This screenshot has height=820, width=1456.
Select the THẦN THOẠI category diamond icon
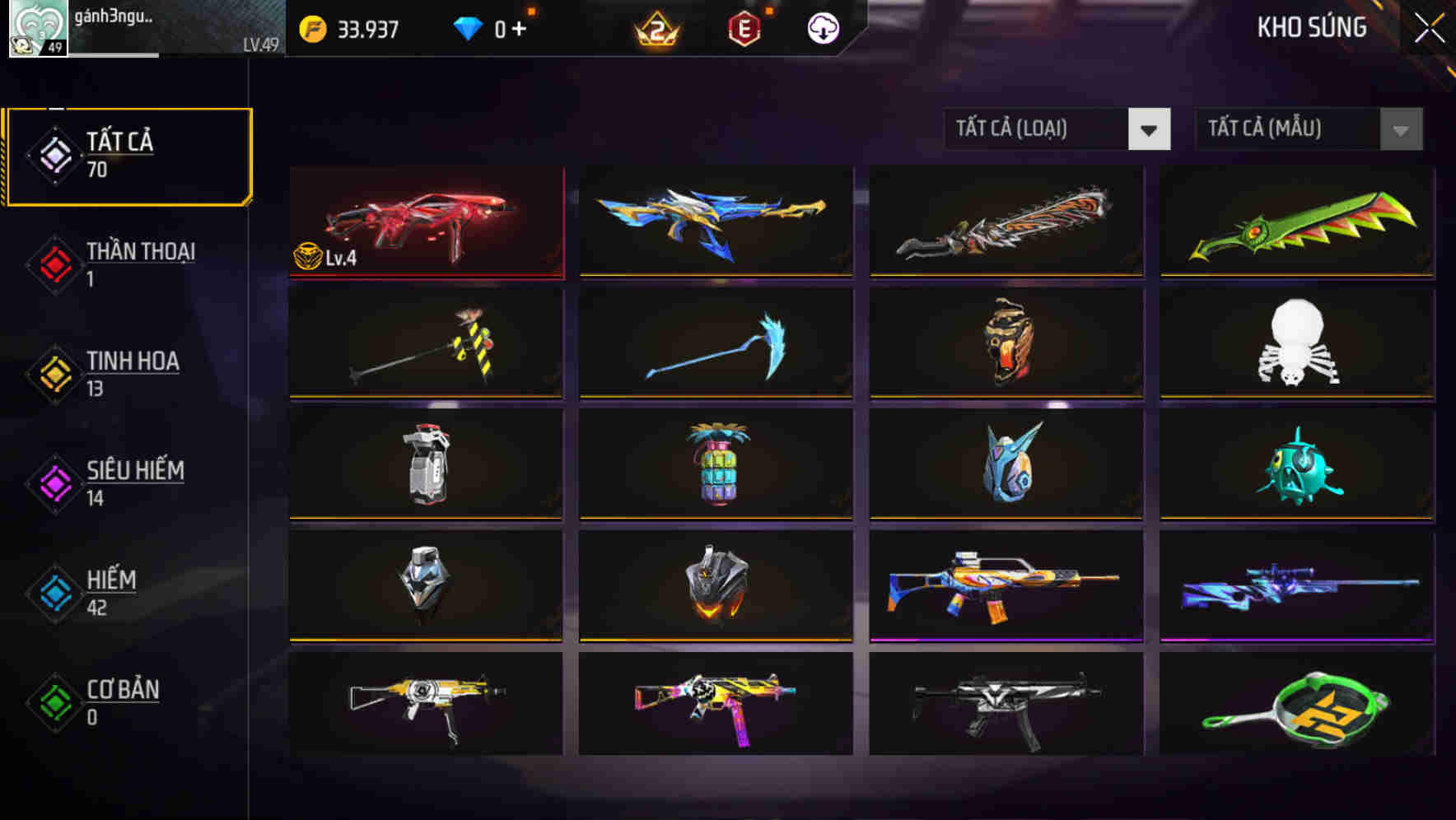tap(54, 263)
